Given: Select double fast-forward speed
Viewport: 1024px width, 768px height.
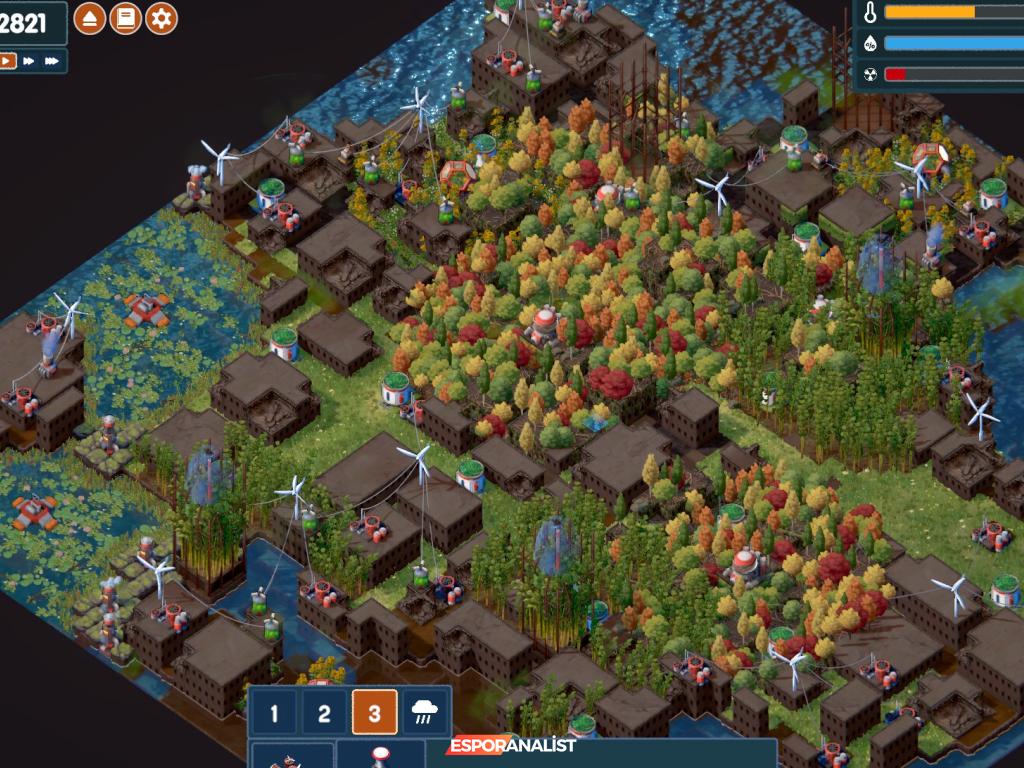Looking at the screenshot, I should pos(29,61).
